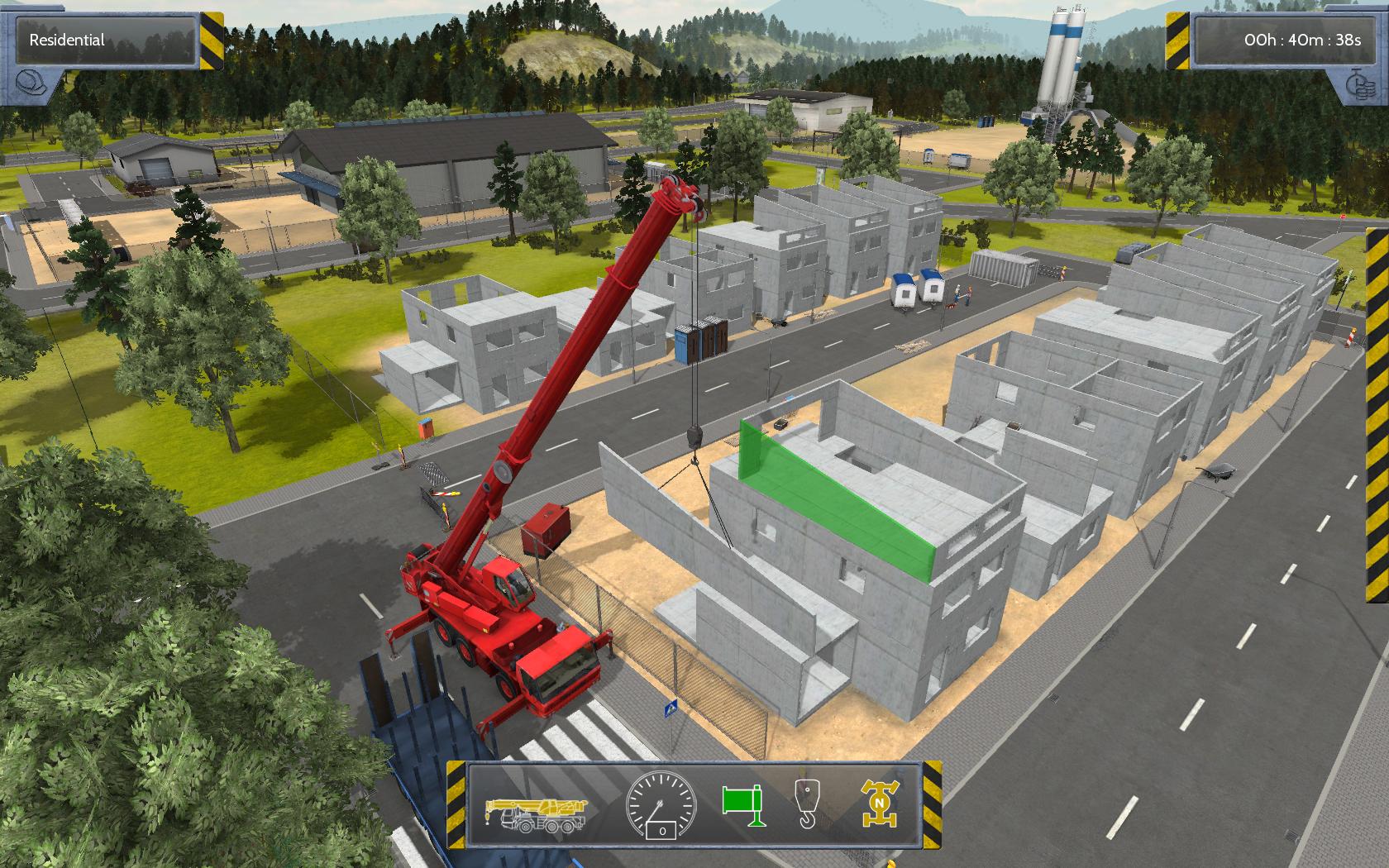The height and width of the screenshot is (868, 1389).
Task: Click the Residential mission name plate
Action: pos(99,38)
